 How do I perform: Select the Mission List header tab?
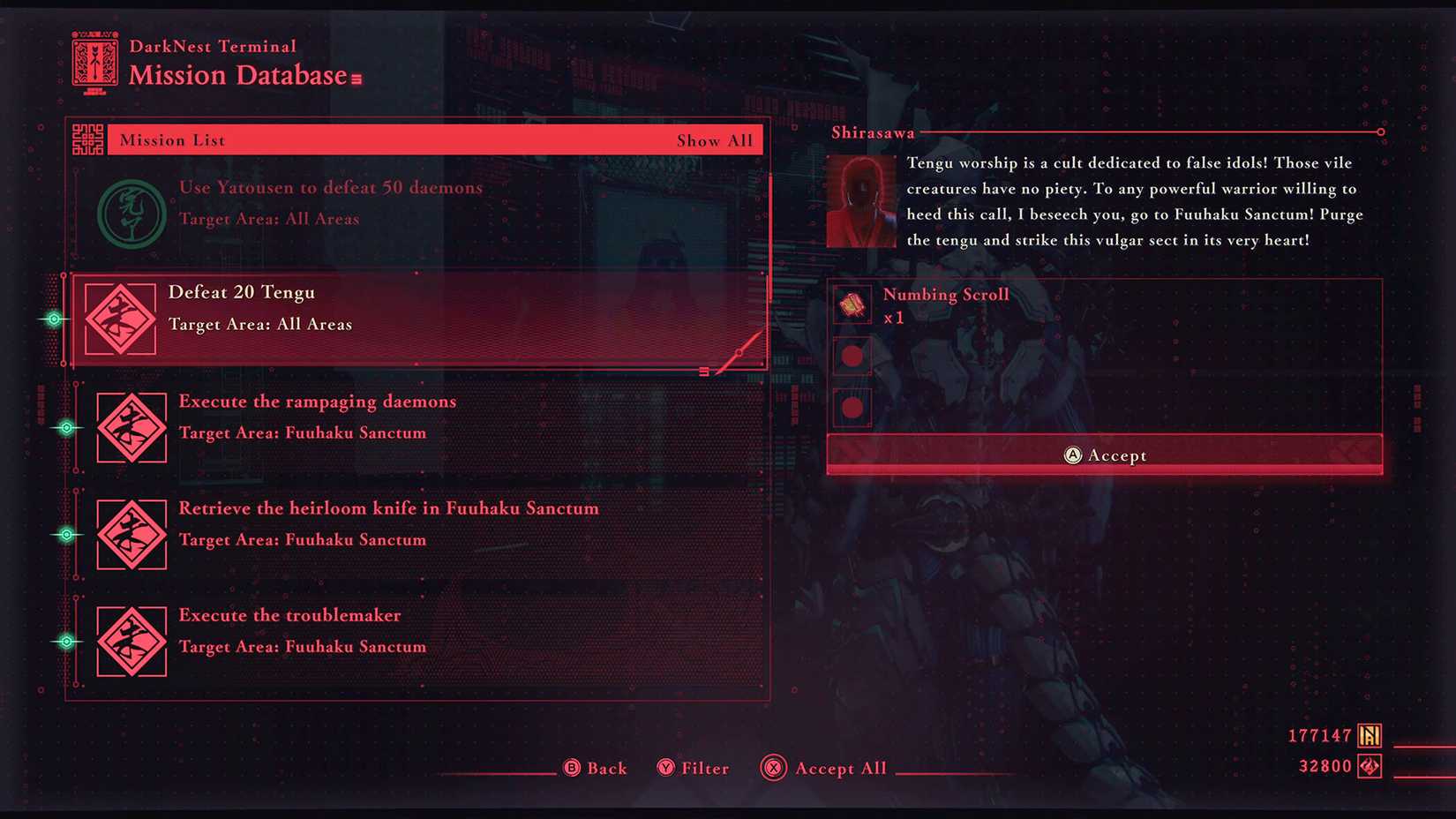(x=171, y=139)
